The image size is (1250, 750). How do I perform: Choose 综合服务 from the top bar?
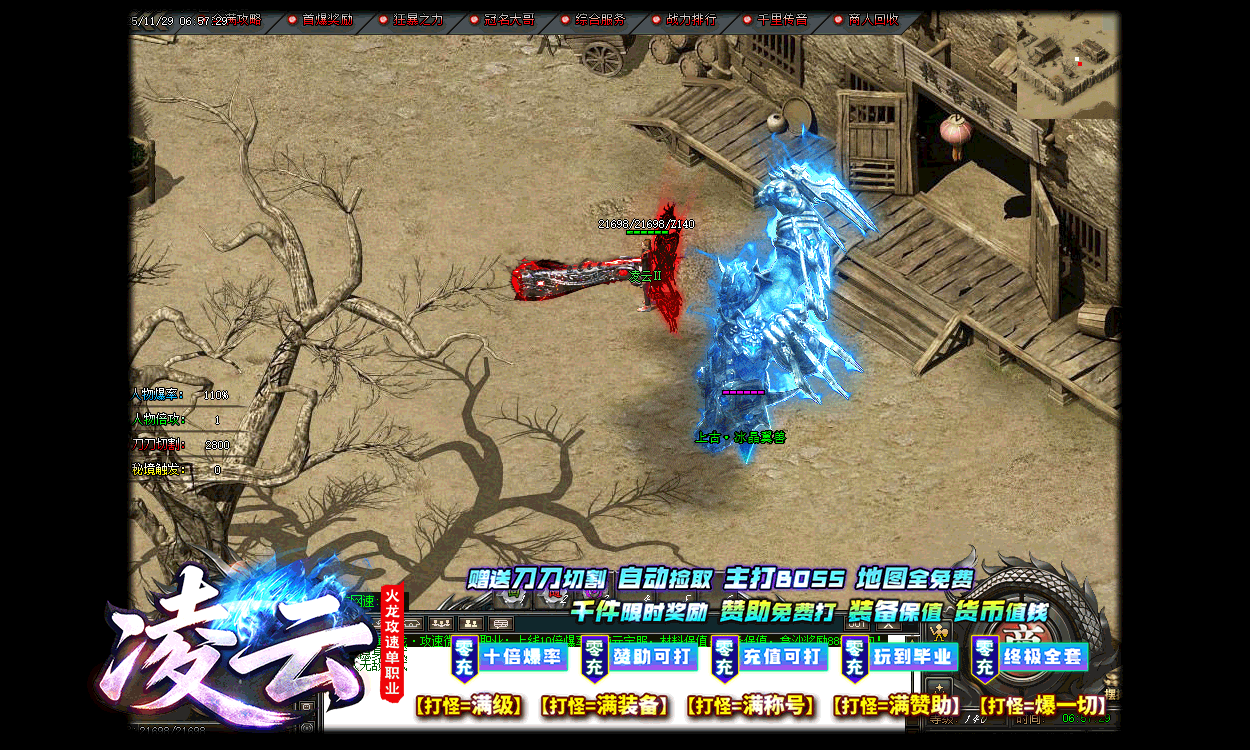[x=600, y=20]
